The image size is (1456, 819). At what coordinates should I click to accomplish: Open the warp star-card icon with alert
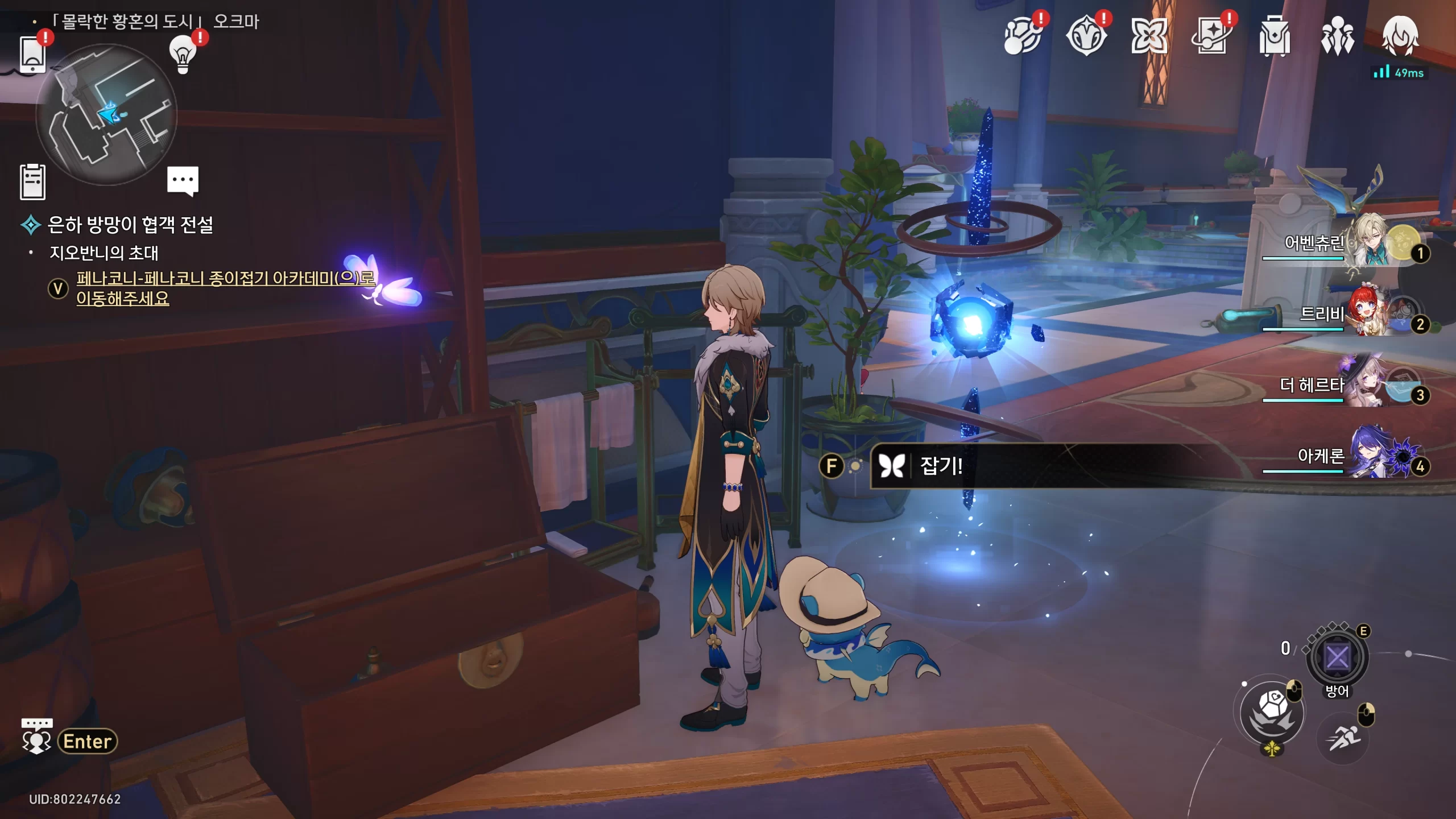coord(1212,37)
